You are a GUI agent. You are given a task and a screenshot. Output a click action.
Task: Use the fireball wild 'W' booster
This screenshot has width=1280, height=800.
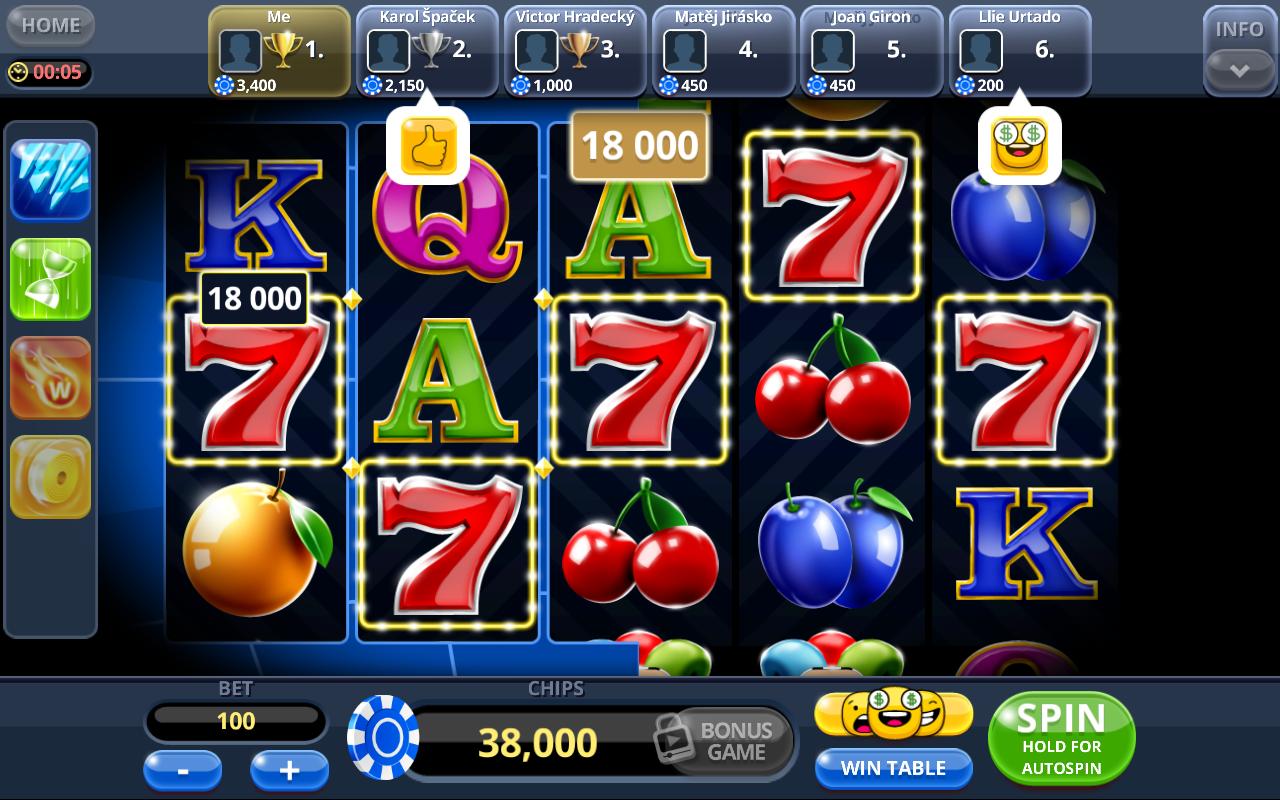(50, 377)
